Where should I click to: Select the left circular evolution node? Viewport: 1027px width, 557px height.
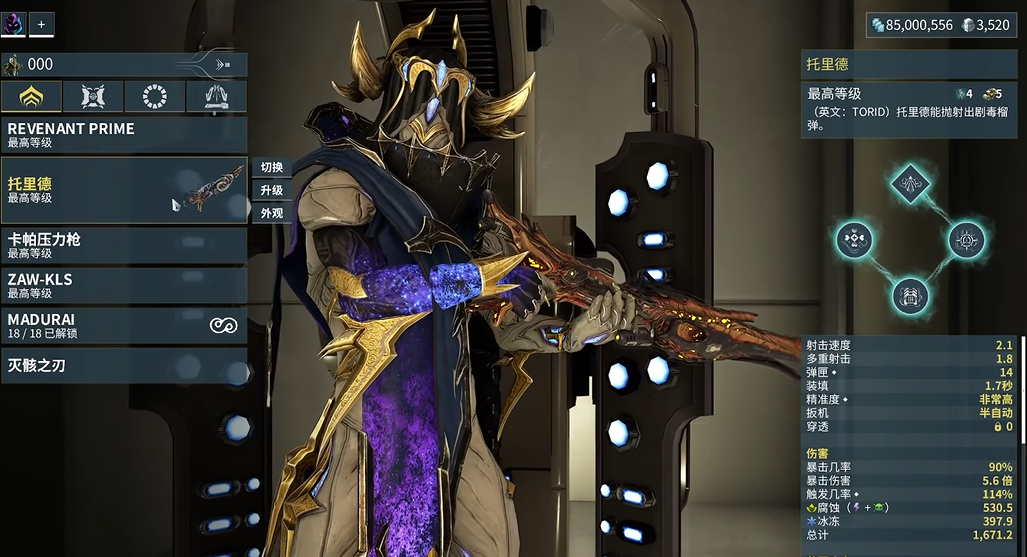point(855,240)
